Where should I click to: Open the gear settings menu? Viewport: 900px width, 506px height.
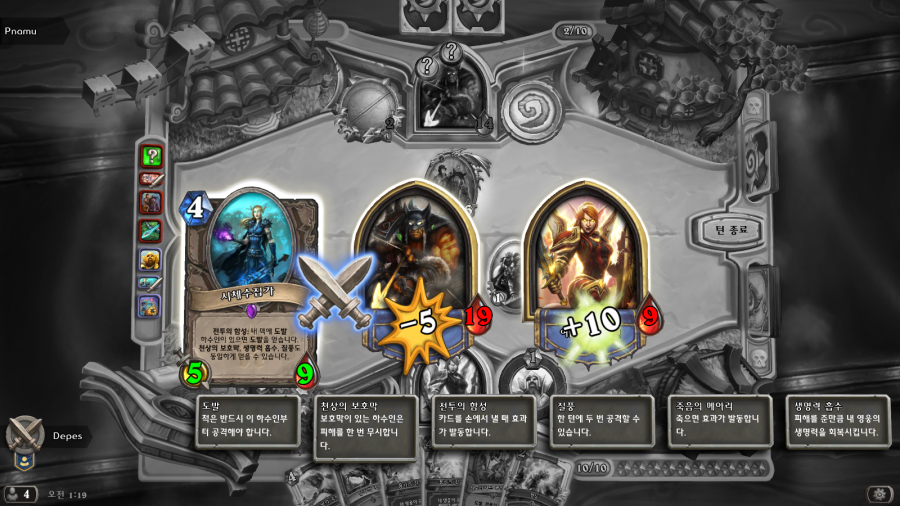coord(878,494)
